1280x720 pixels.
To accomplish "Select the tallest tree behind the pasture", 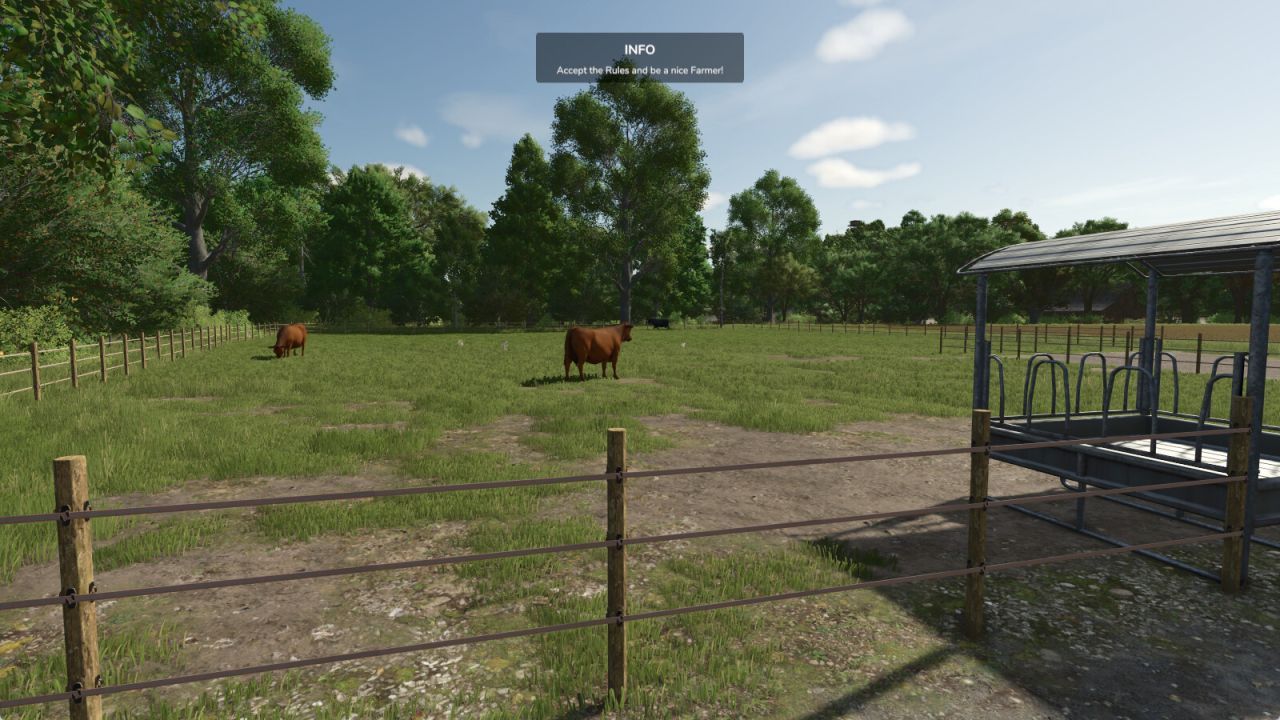I will click(x=620, y=180).
